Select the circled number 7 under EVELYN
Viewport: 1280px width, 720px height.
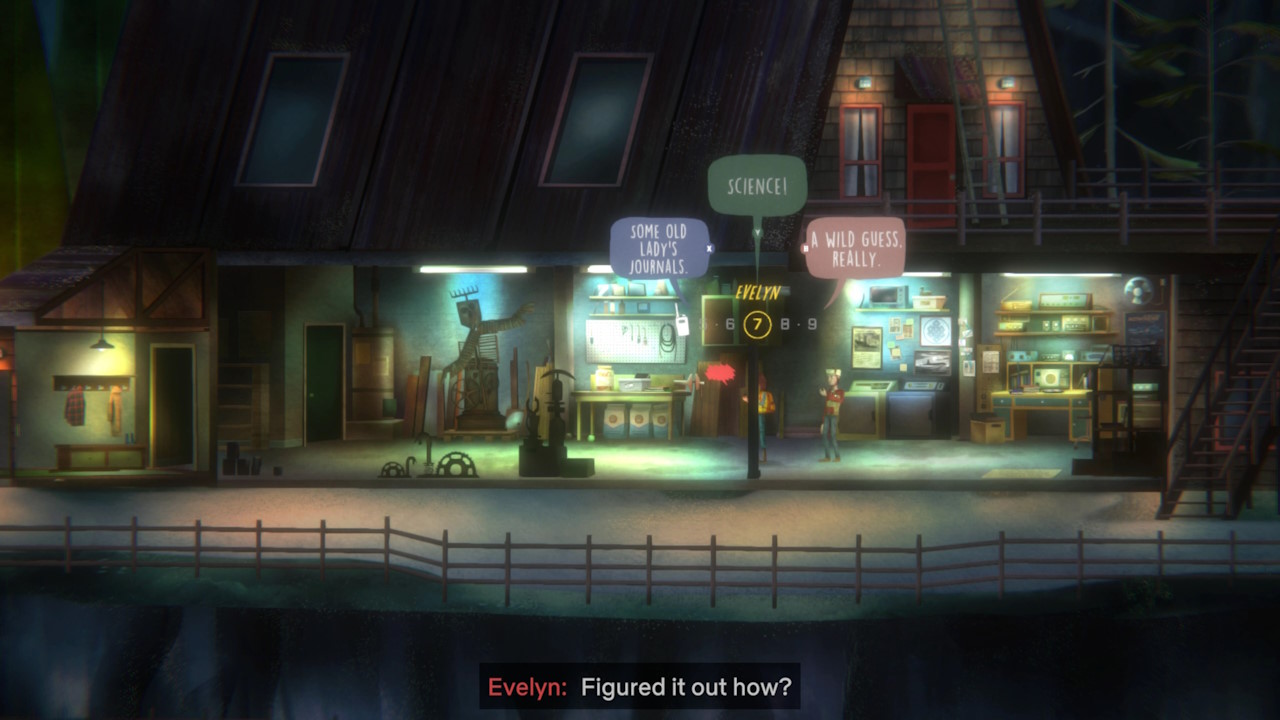point(758,325)
